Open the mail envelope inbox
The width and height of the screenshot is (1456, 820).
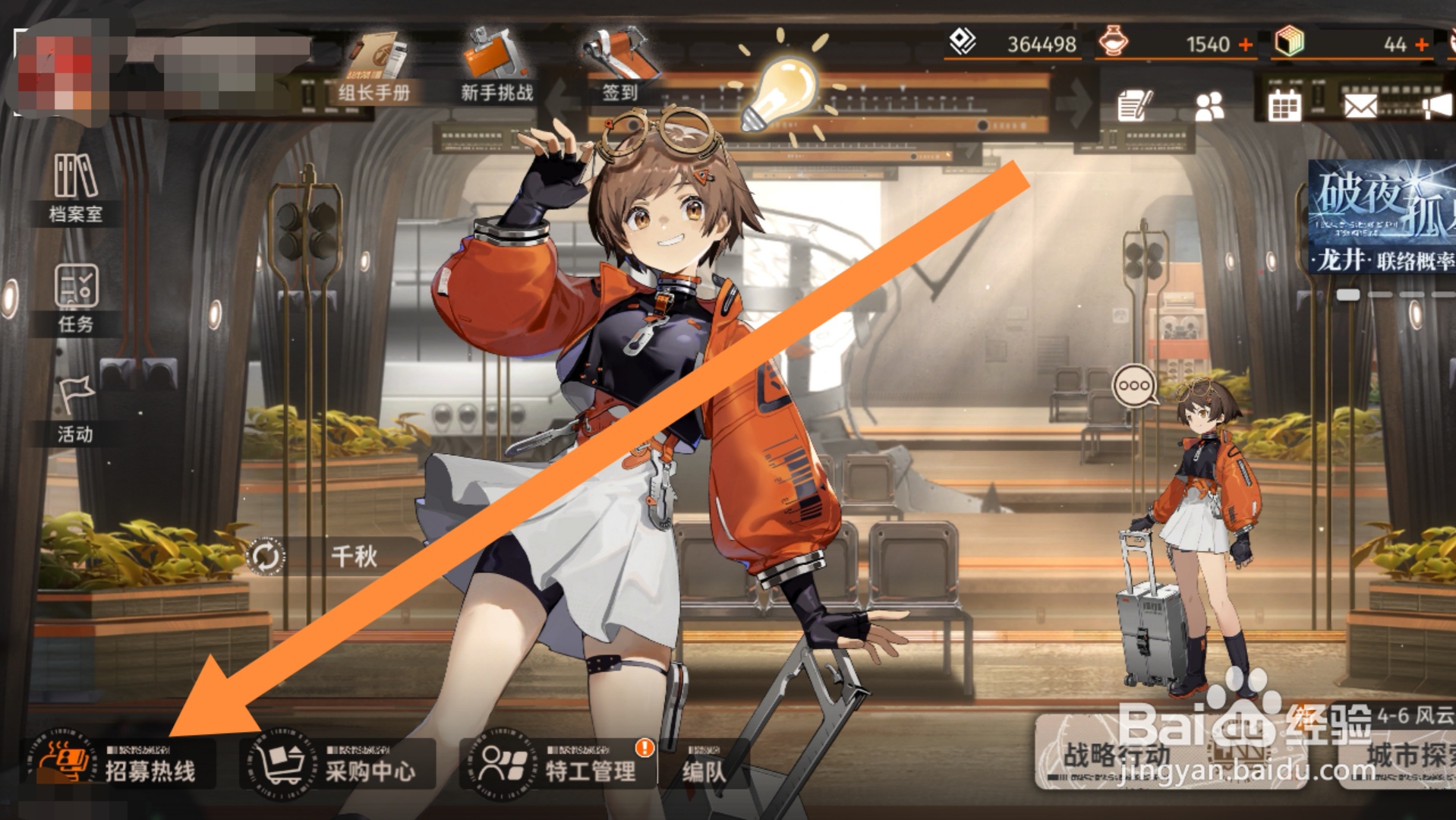point(1360,106)
